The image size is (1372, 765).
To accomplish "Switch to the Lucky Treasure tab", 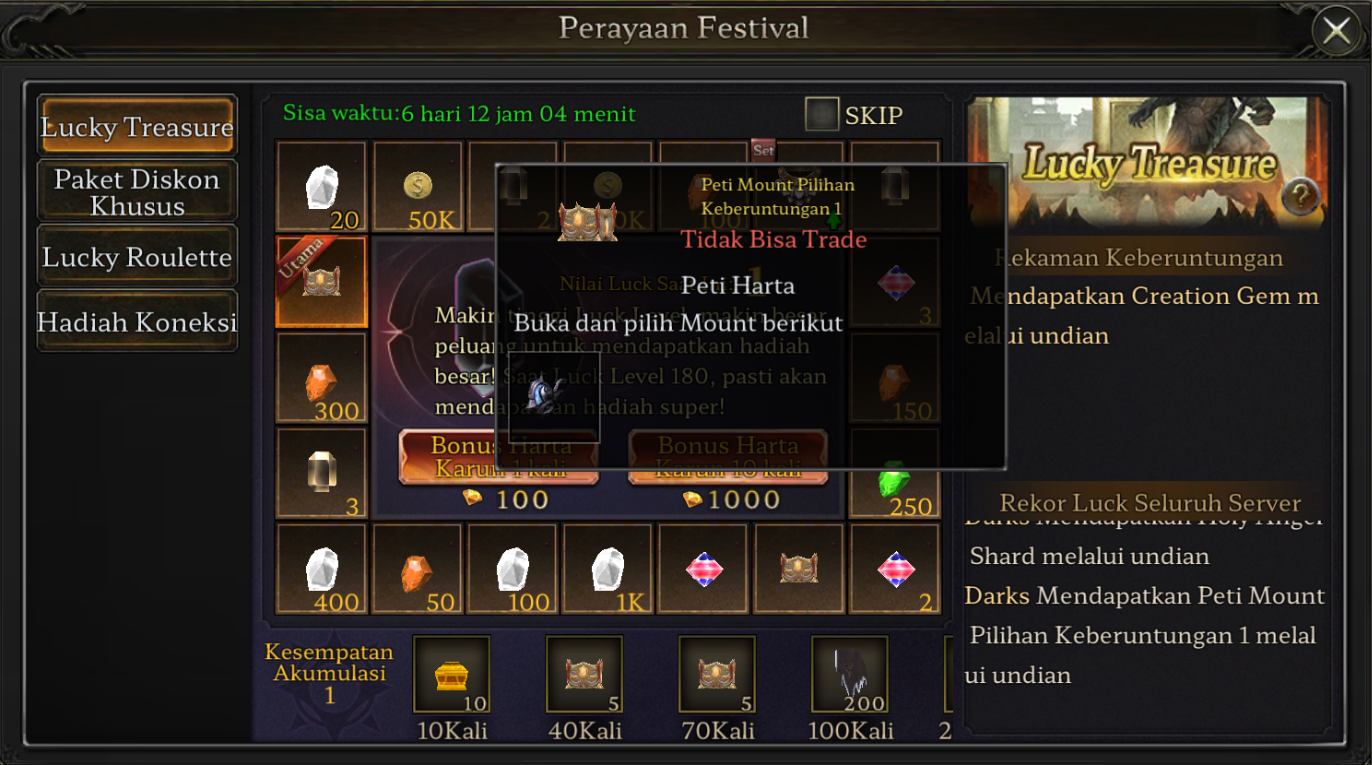I will [x=137, y=126].
